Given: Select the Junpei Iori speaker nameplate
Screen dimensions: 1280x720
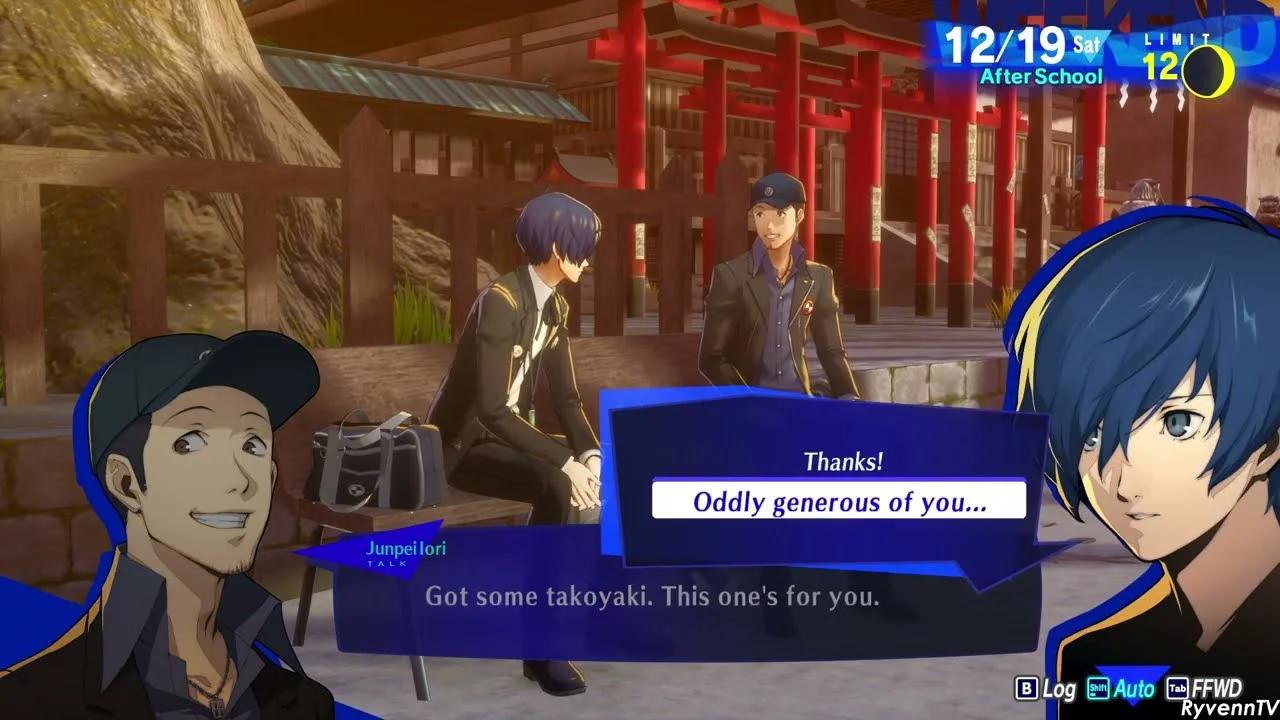Looking at the screenshot, I should point(405,547).
